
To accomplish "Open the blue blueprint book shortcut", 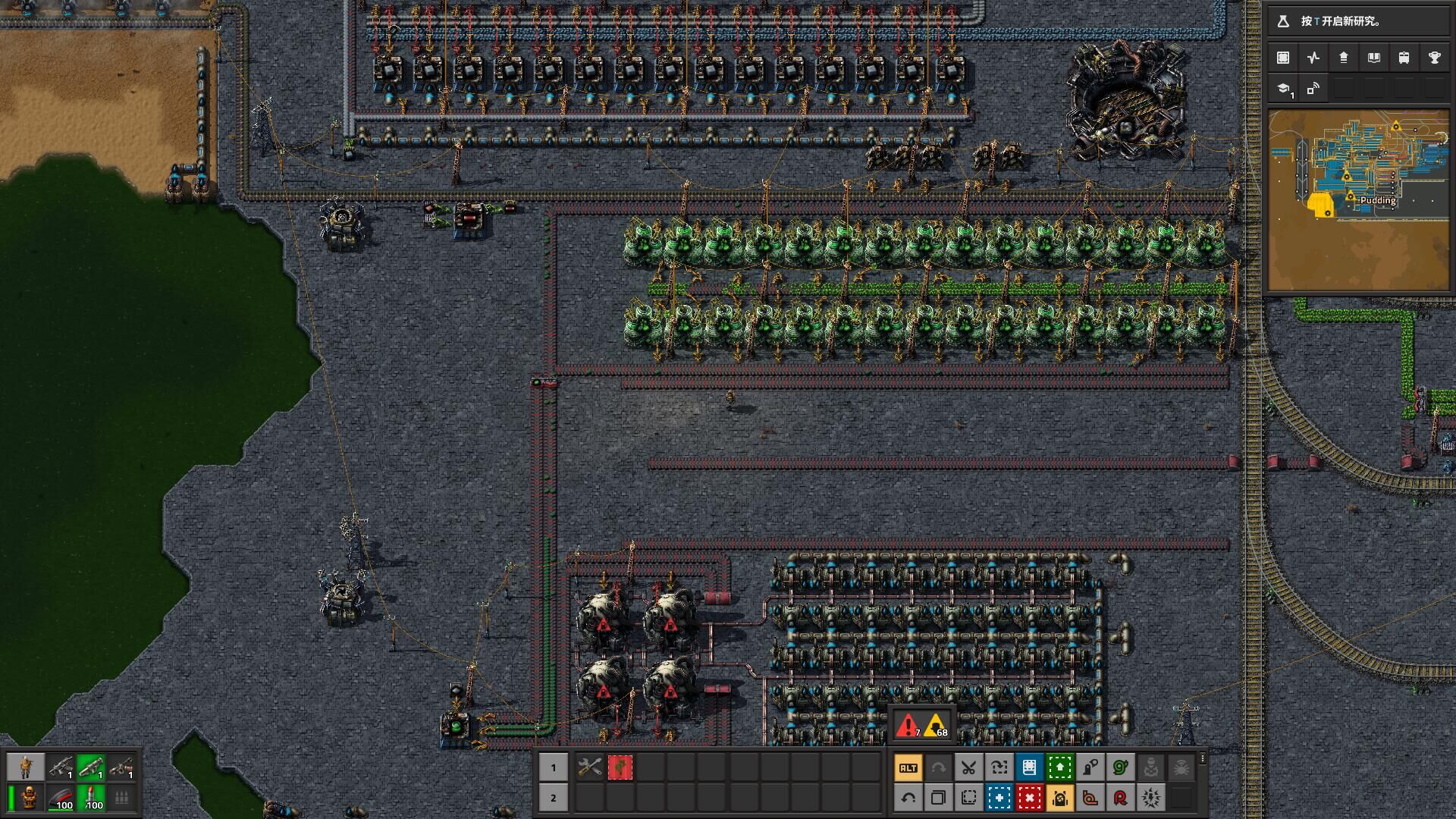I will (1029, 767).
